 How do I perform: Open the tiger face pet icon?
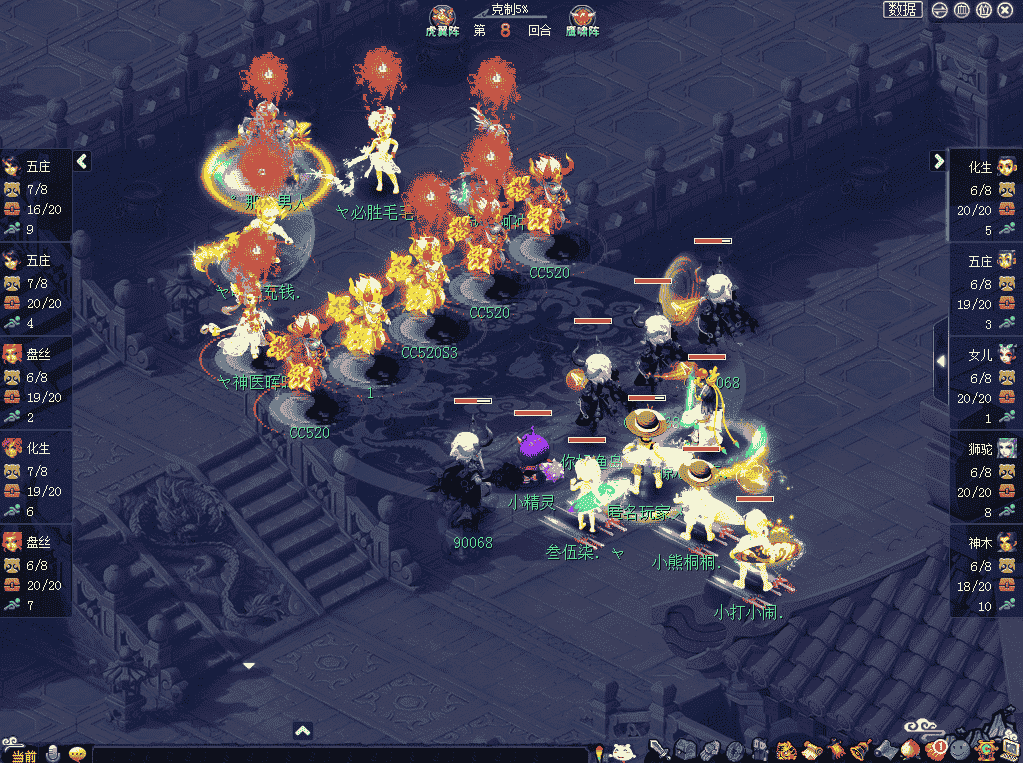click(x=786, y=750)
